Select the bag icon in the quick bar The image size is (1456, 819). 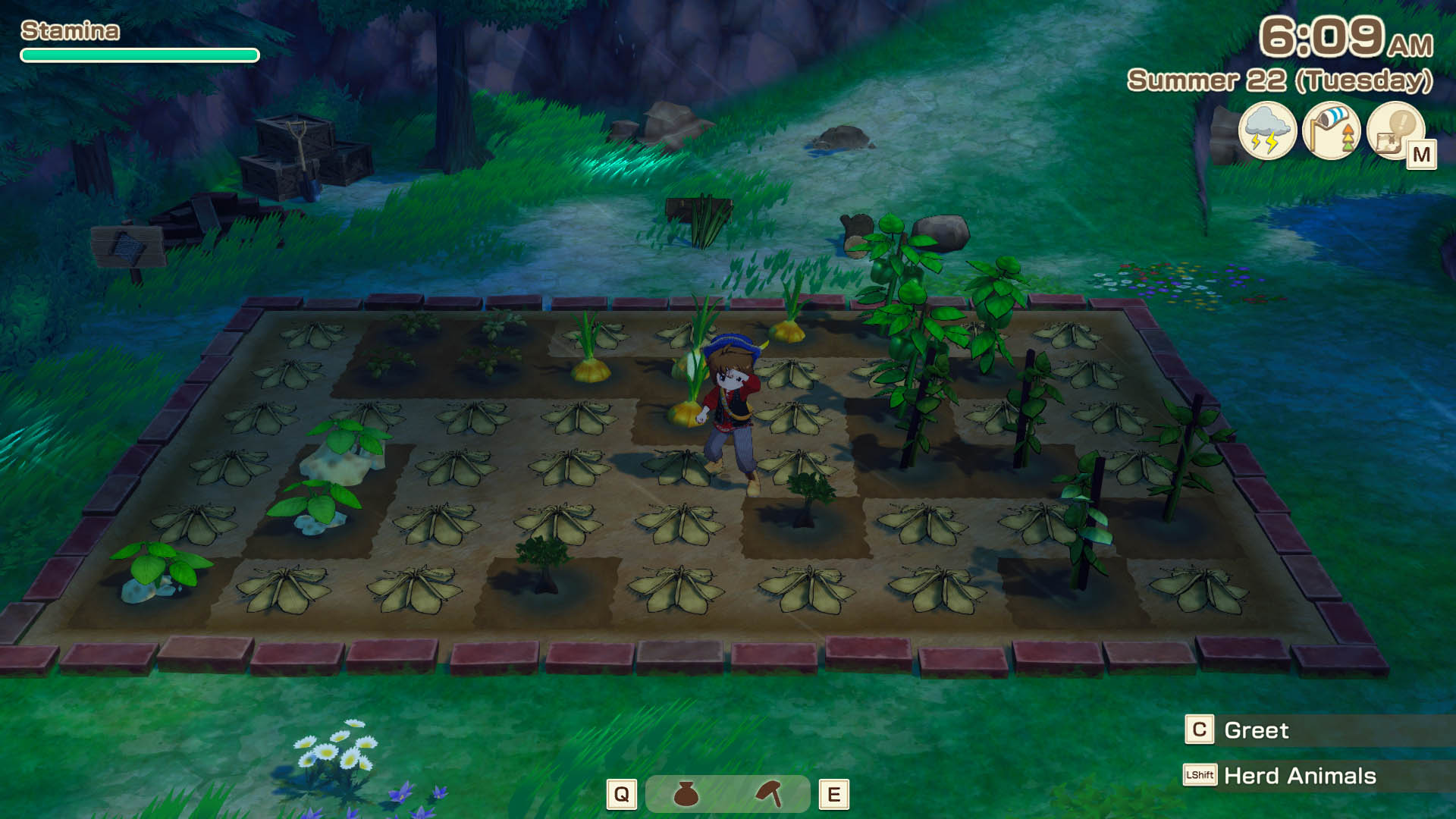(x=686, y=794)
